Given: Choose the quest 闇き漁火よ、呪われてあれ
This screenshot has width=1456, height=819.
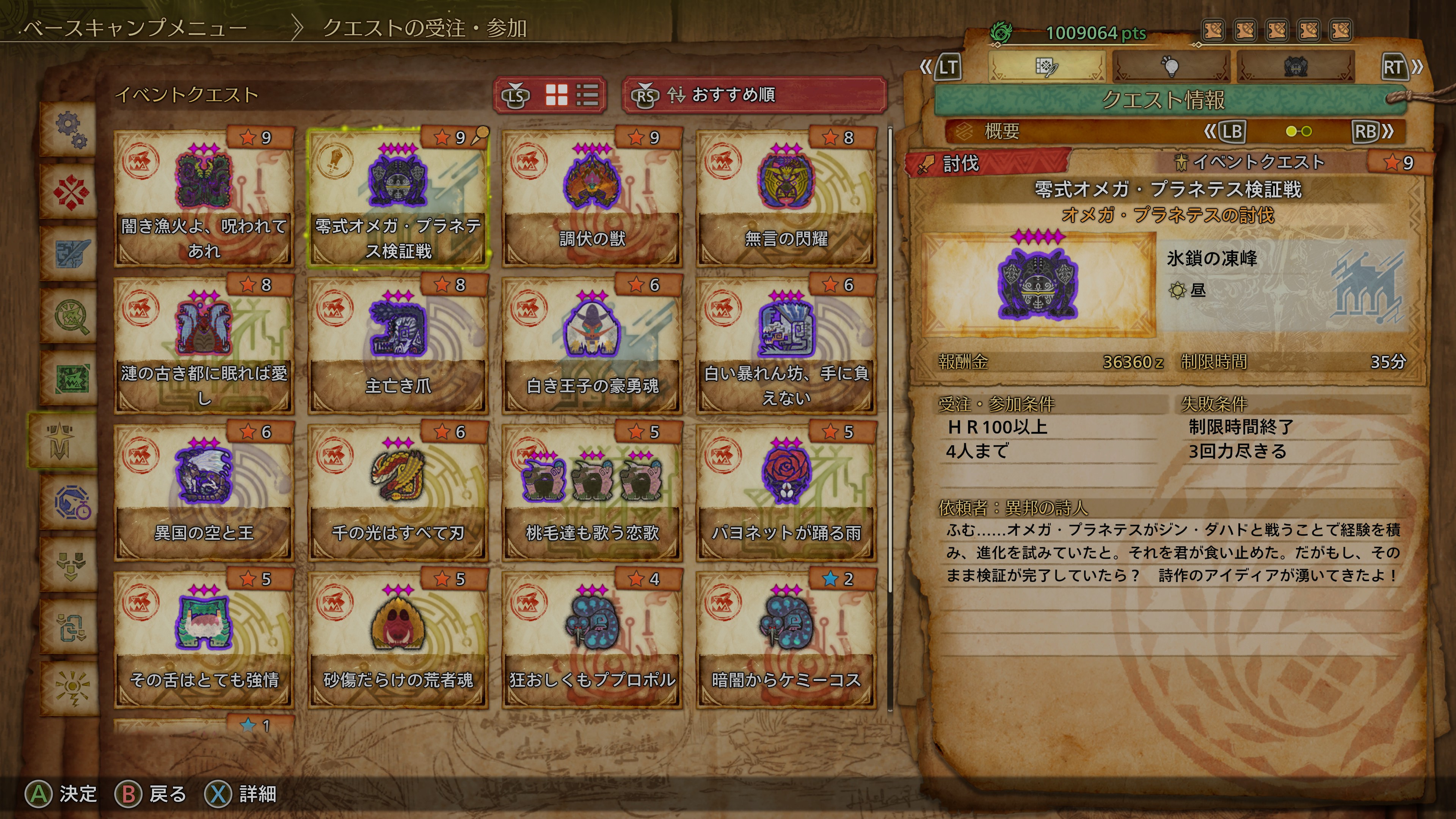Looking at the screenshot, I should click(204, 198).
